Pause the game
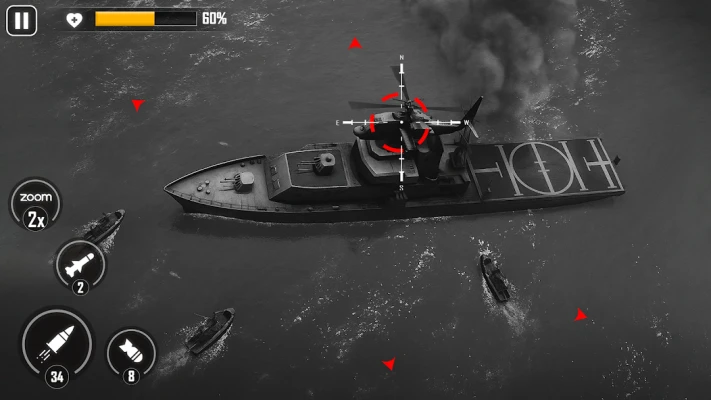The height and width of the screenshot is (400, 711). tap(21, 20)
